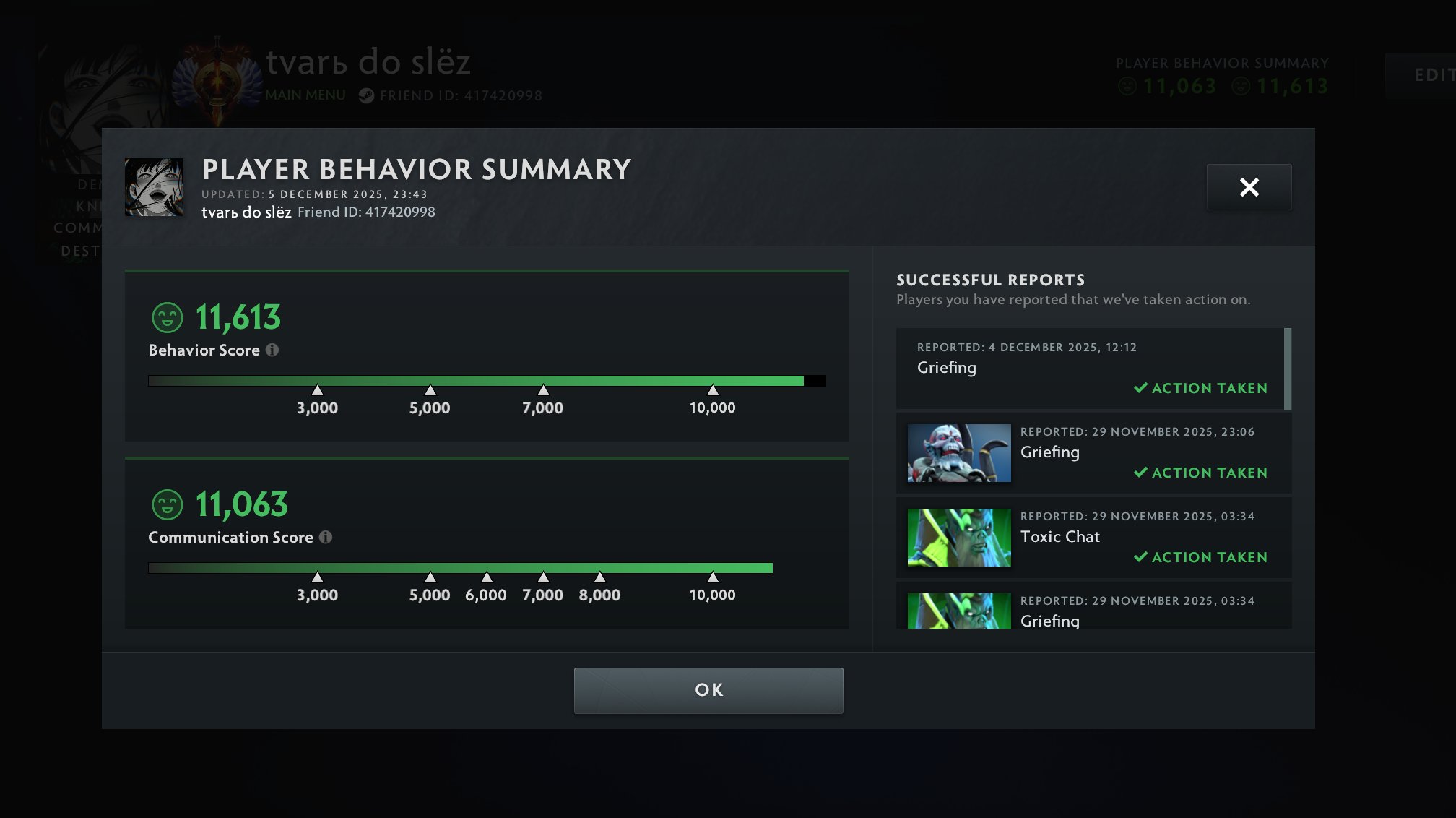Click the smiley beside the 11,063 Communication Score
Screen dimensions: 1456x818
pyautogui.click(x=166, y=504)
